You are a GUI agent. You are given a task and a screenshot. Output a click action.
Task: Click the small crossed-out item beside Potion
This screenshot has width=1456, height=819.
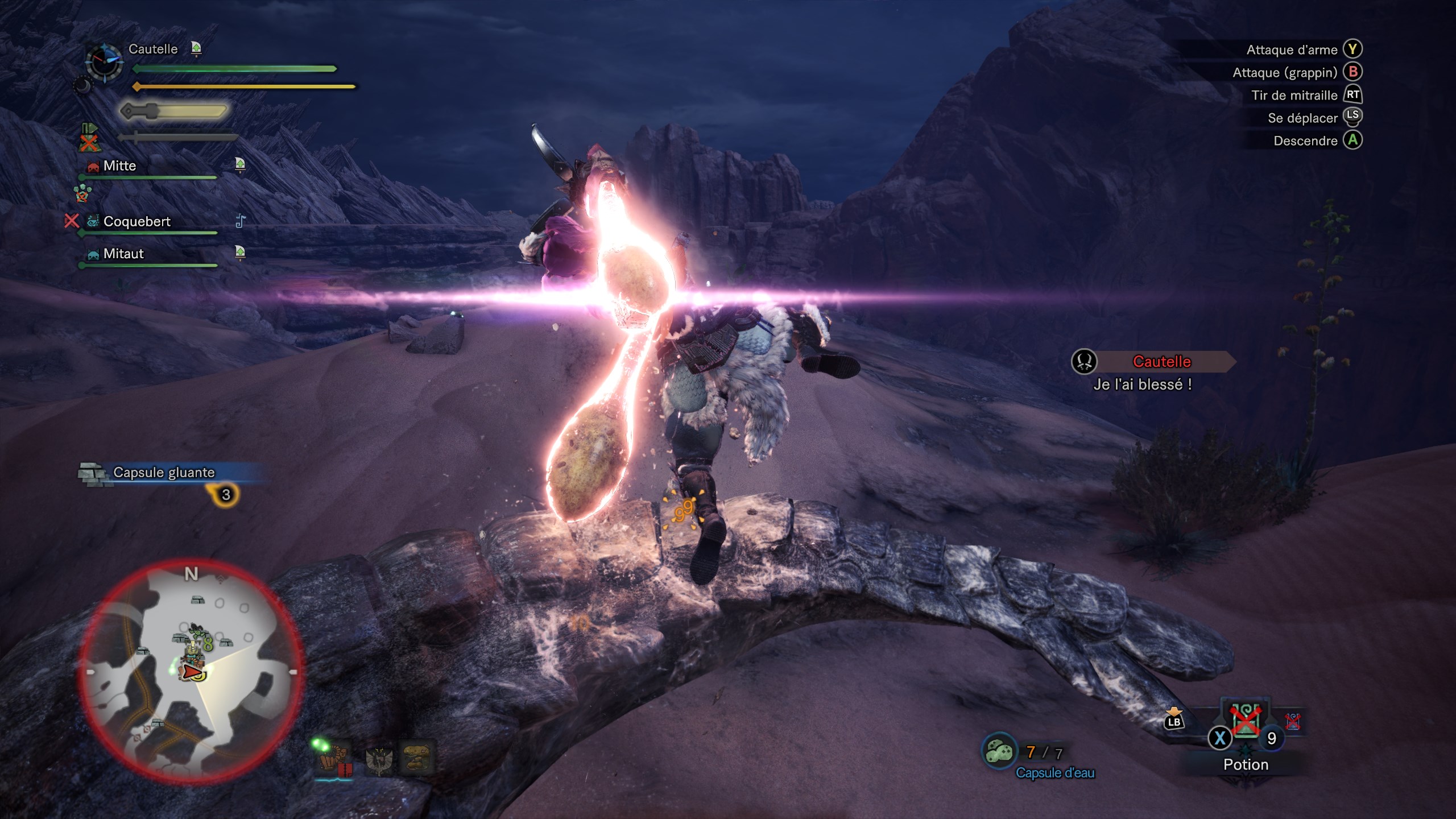click(x=1292, y=721)
